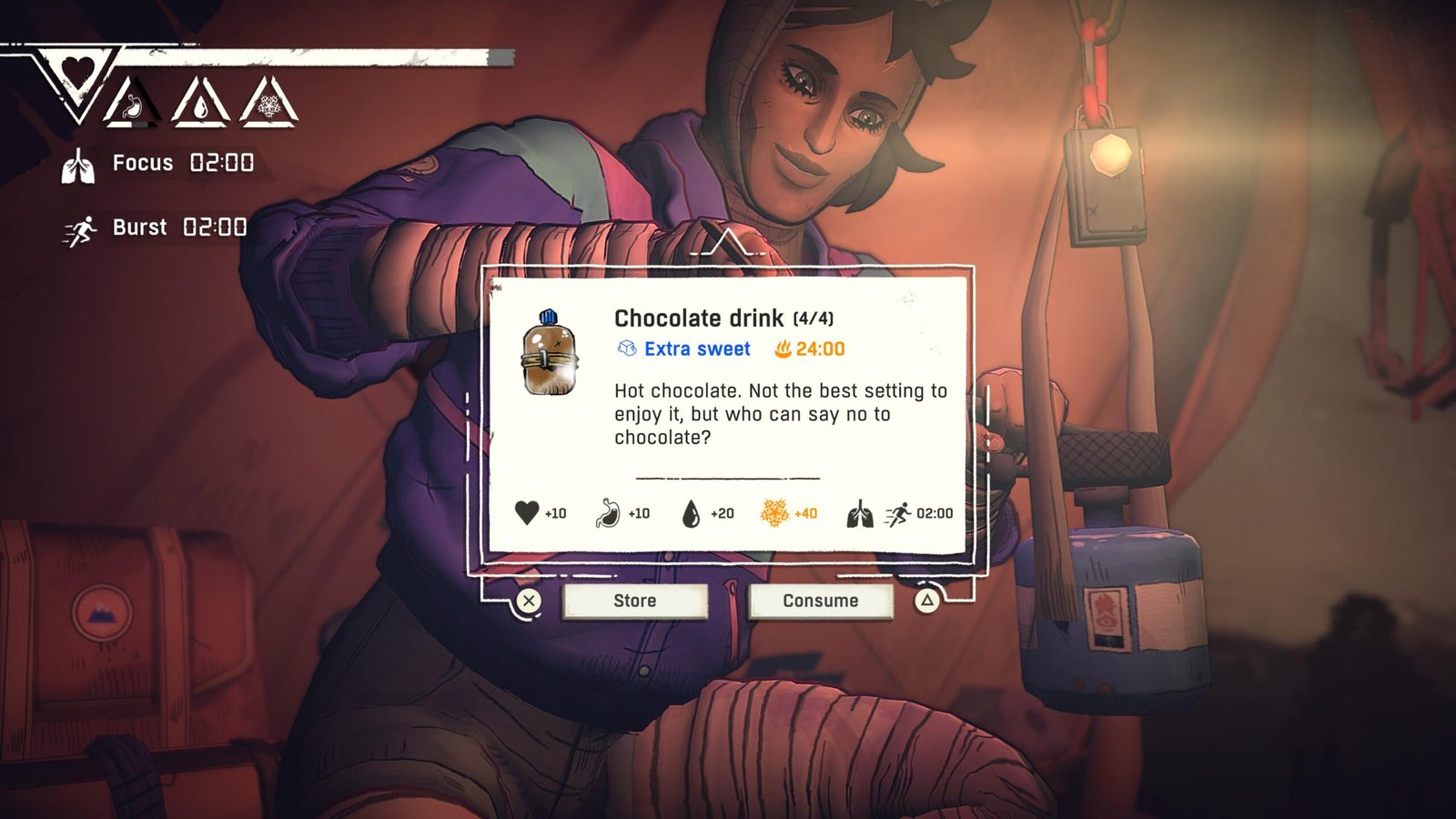The width and height of the screenshot is (1456, 819).
Task: Click the sprinting icon next to 02:00 on card
Action: coord(899,513)
